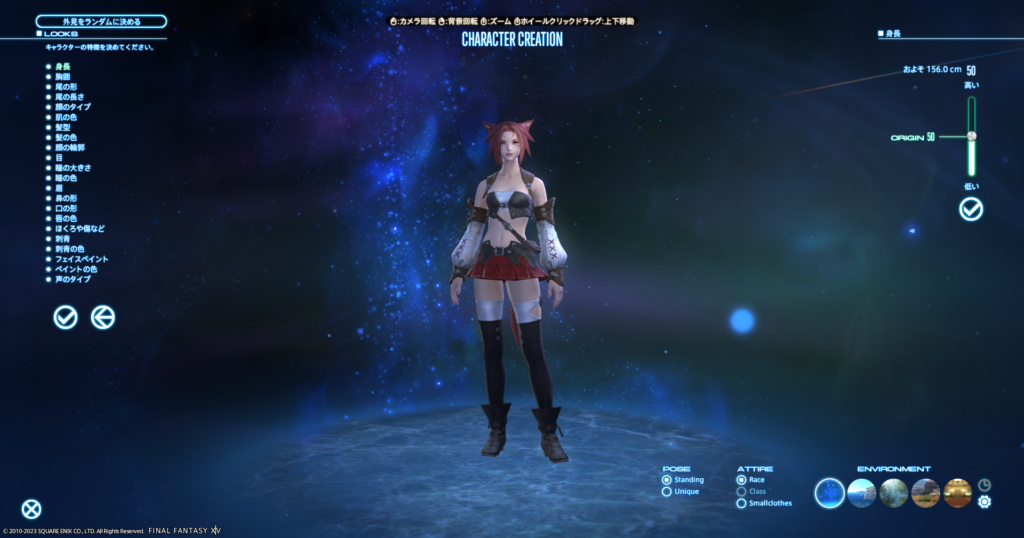The width and height of the screenshot is (1024, 538).
Task: Go back with the left arrow button
Action: click(103, 317)
